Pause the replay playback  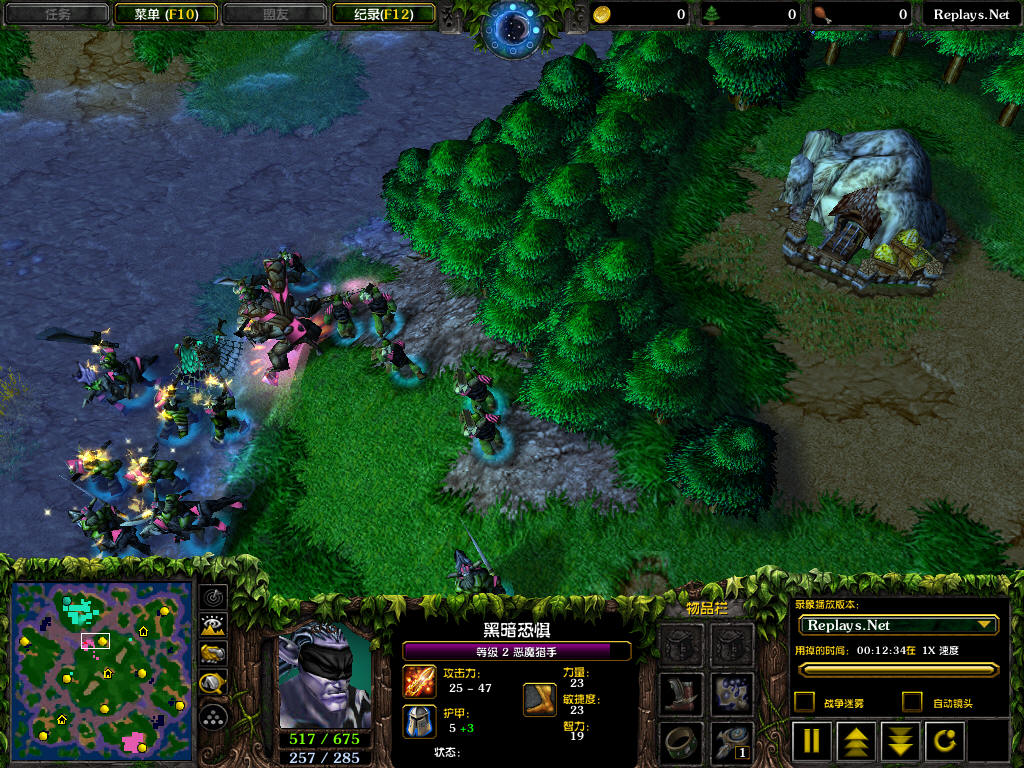pos(812,741)
